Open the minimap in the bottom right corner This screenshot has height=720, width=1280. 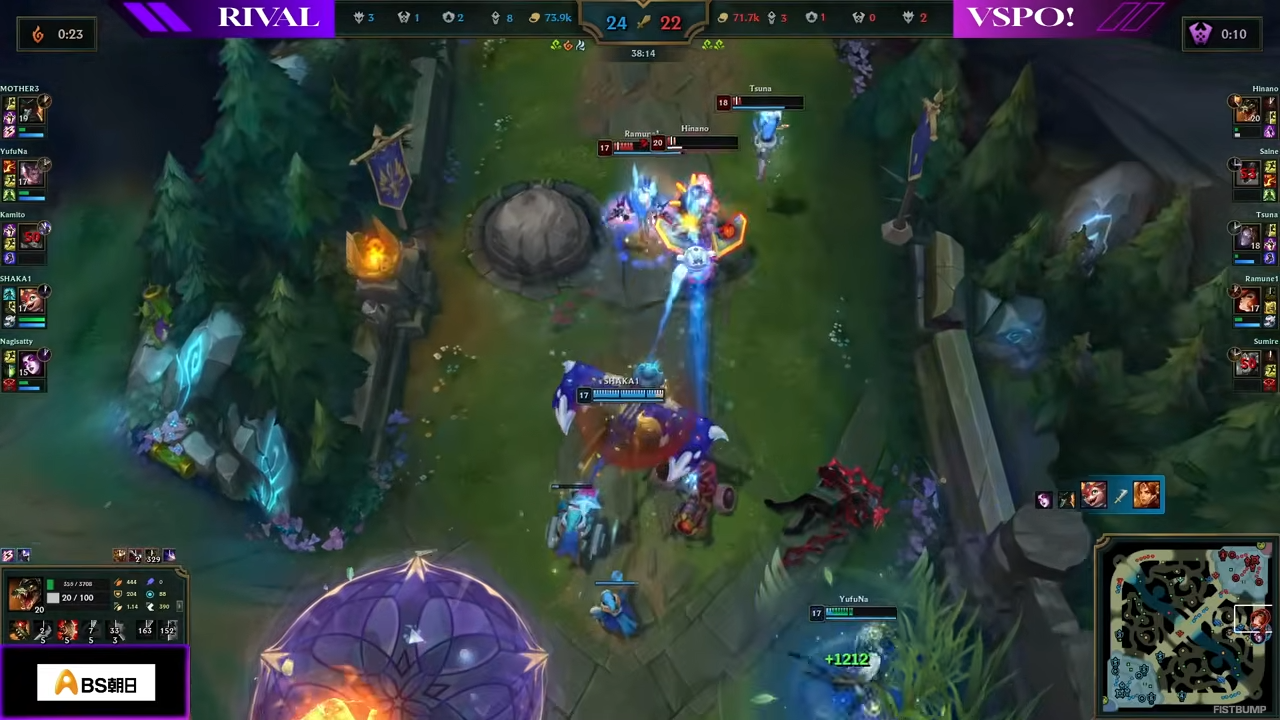point(1185,625)
